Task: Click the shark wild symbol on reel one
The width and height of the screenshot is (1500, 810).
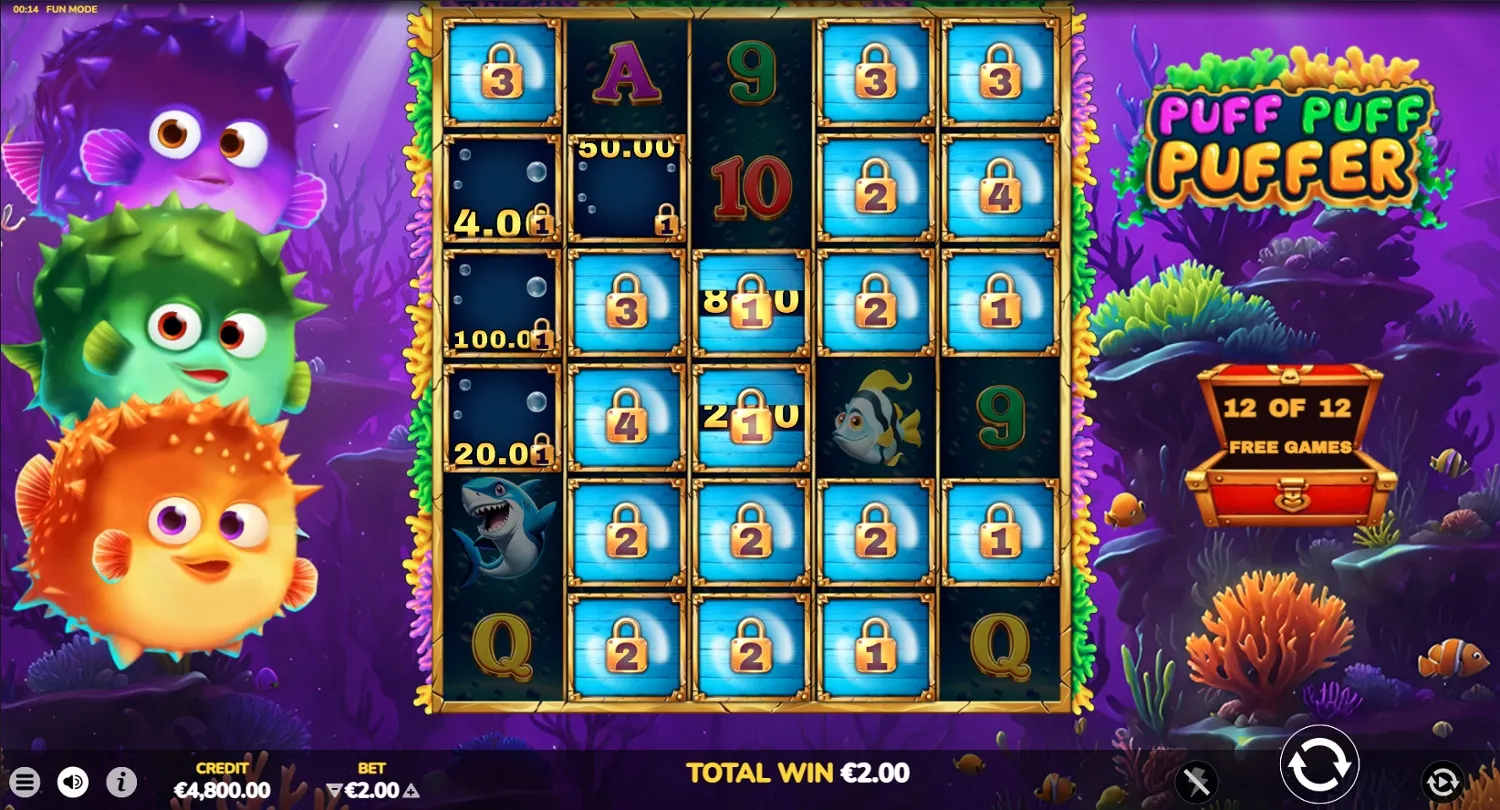Action: click(500, 530)
